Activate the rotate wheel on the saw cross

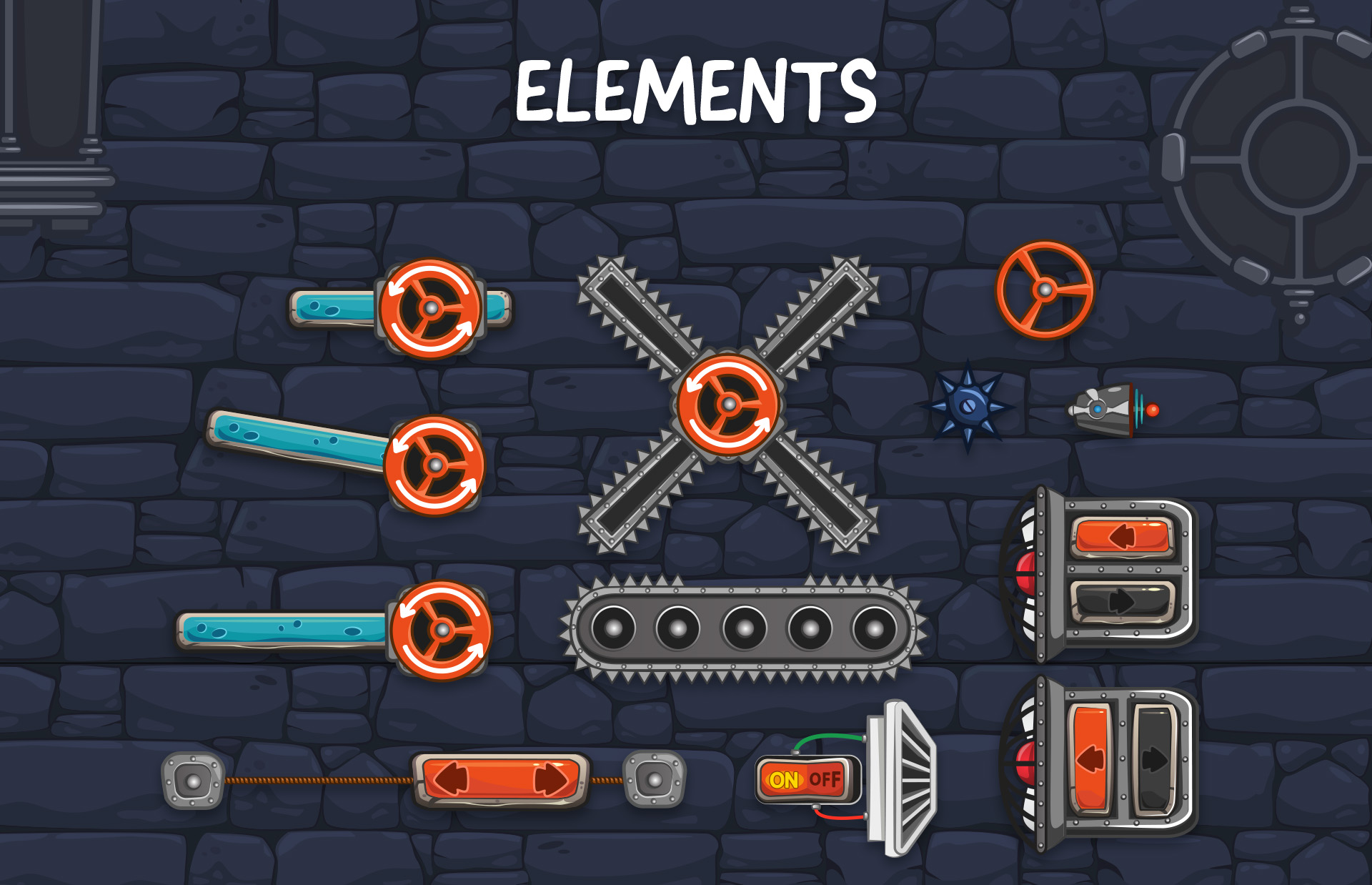[x=728, y=405]
